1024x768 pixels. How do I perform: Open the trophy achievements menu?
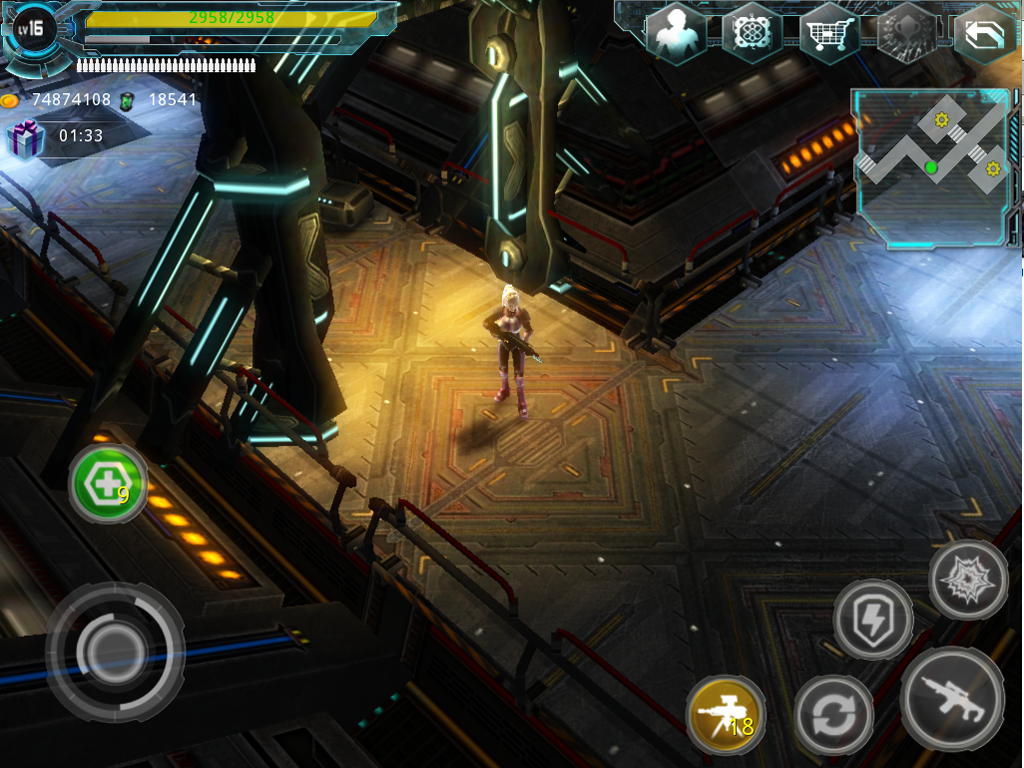[906, 34]
